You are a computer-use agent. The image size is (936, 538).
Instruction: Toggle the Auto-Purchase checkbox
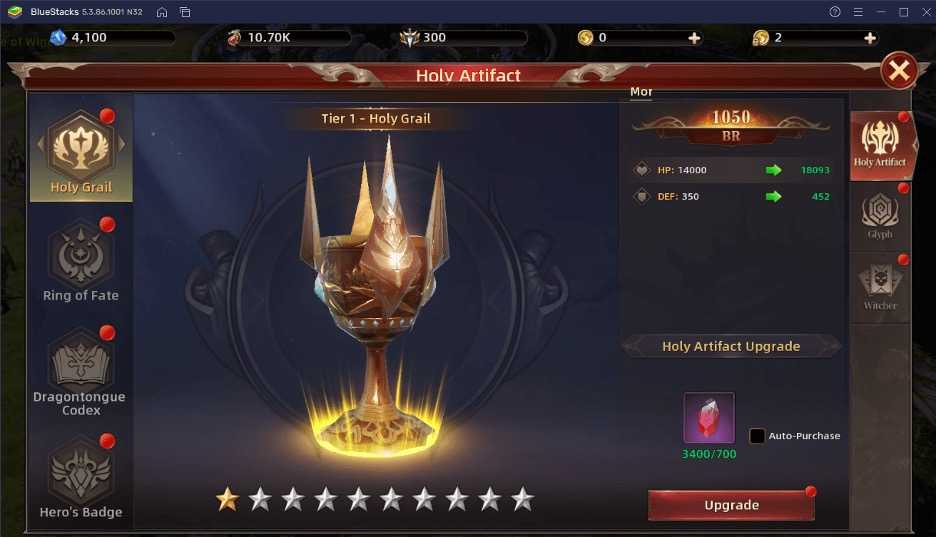757,436
